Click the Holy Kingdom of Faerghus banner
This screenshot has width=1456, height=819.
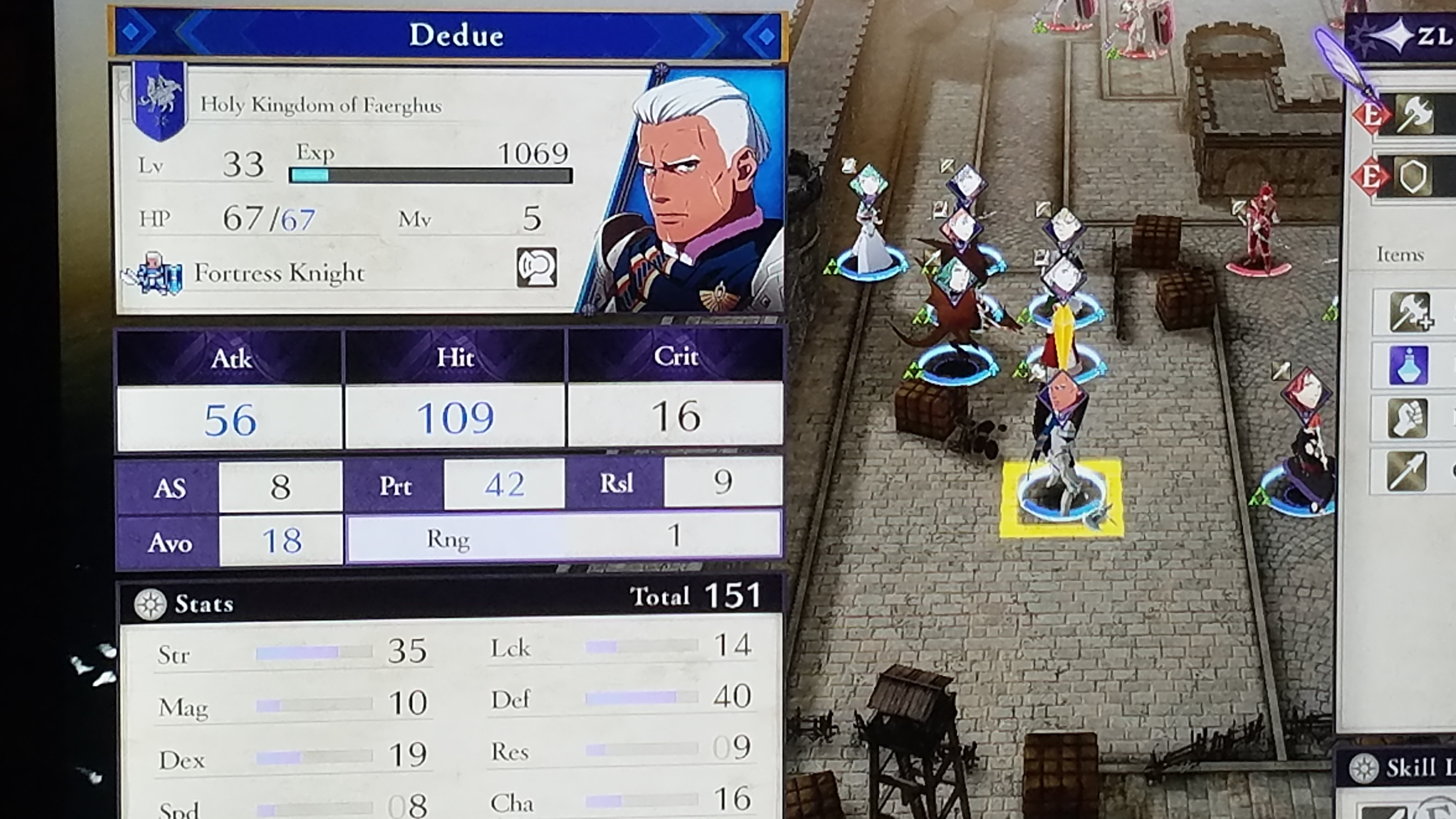159,101
